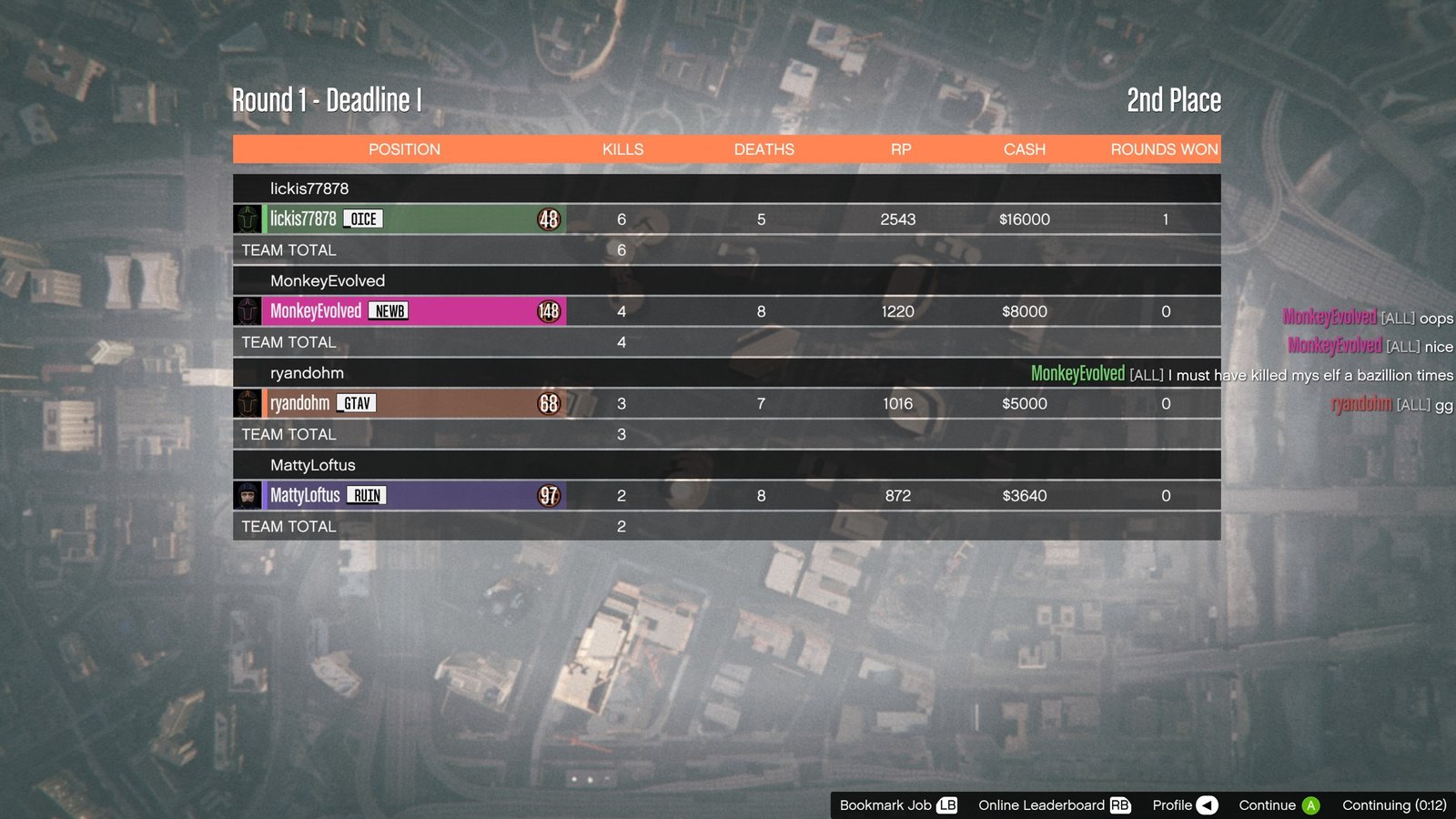Open the Profile option
Viewport: 1456px width, 819px height.
click(x=1184, y=805)
